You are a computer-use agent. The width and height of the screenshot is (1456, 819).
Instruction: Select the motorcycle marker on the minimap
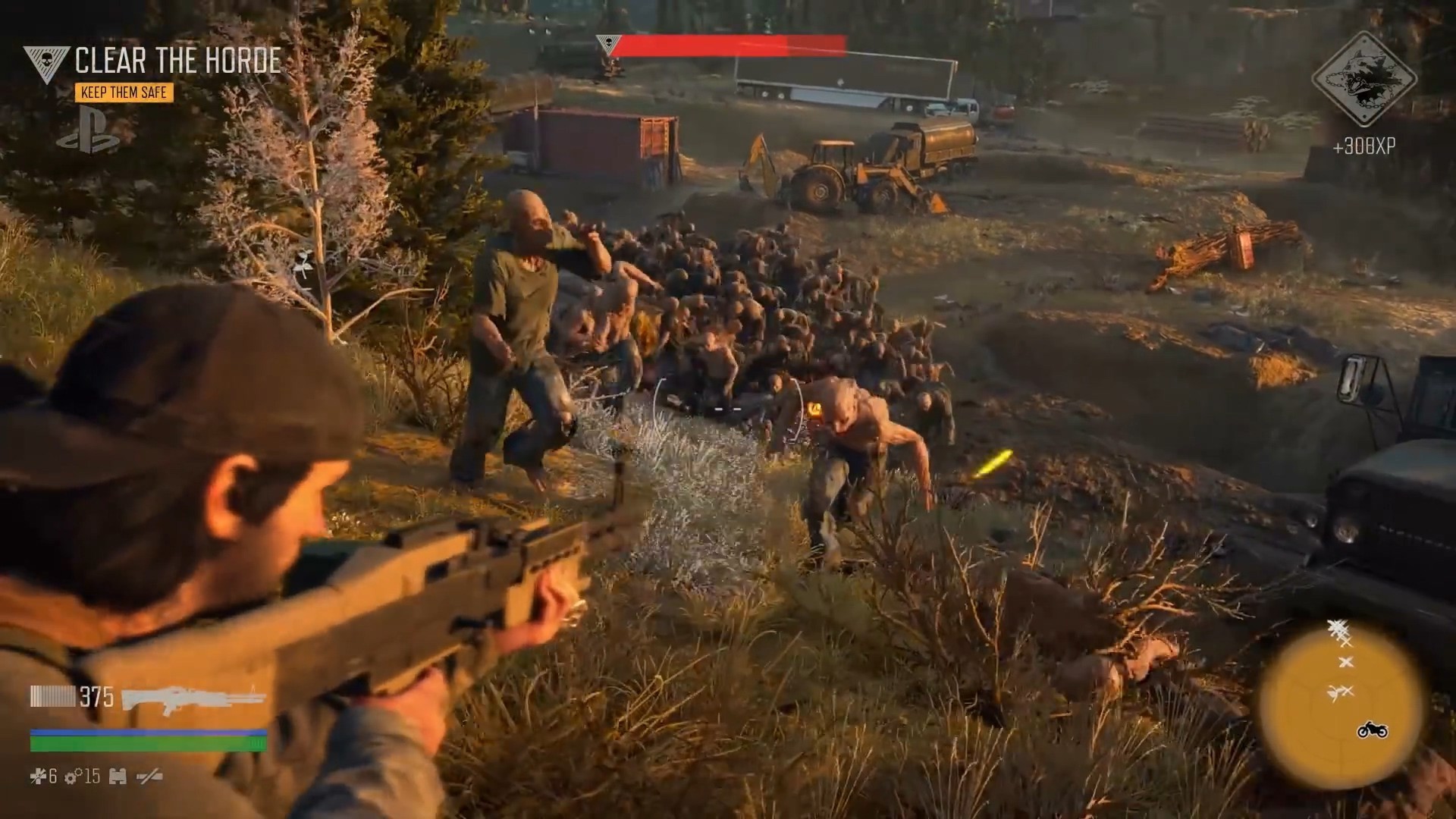(x=1372, y=730)
